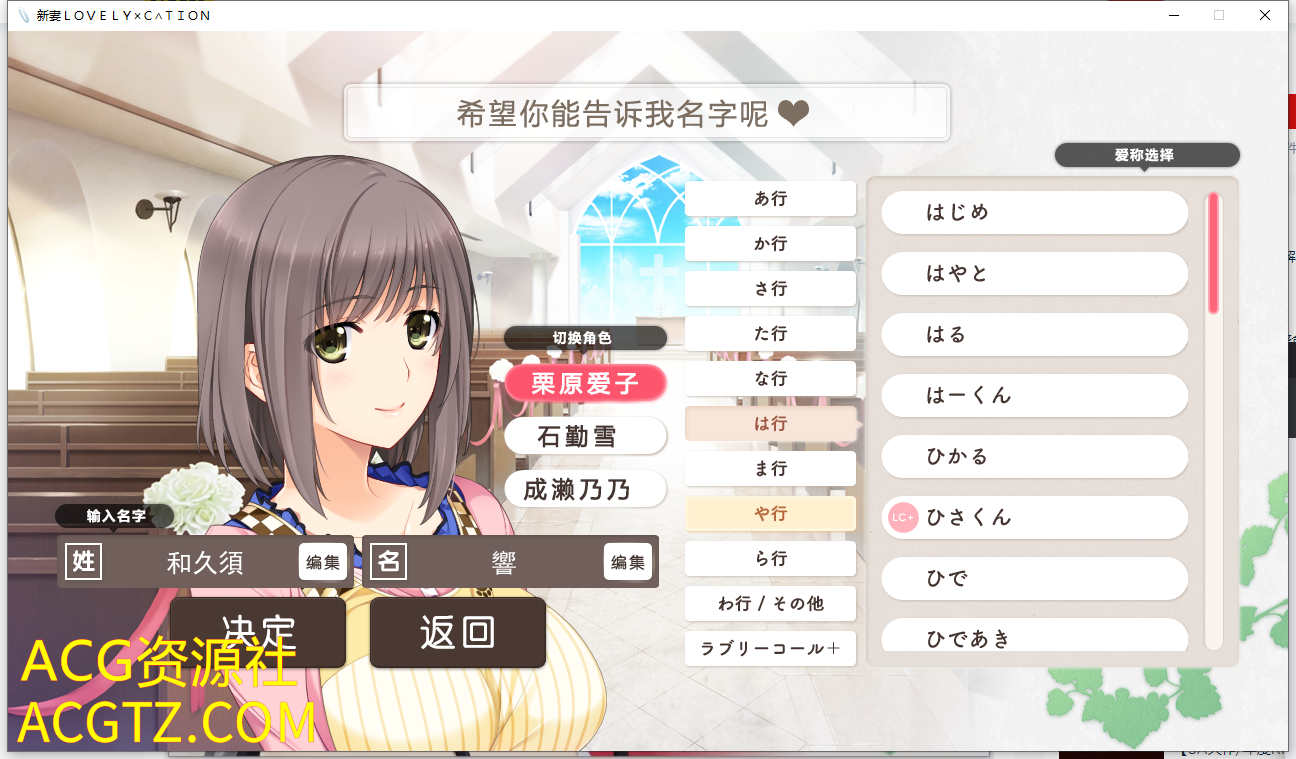Choose the LC+ nickname ひさくん
This screenshot has height=759, width=1296.
pos(1034,517)
